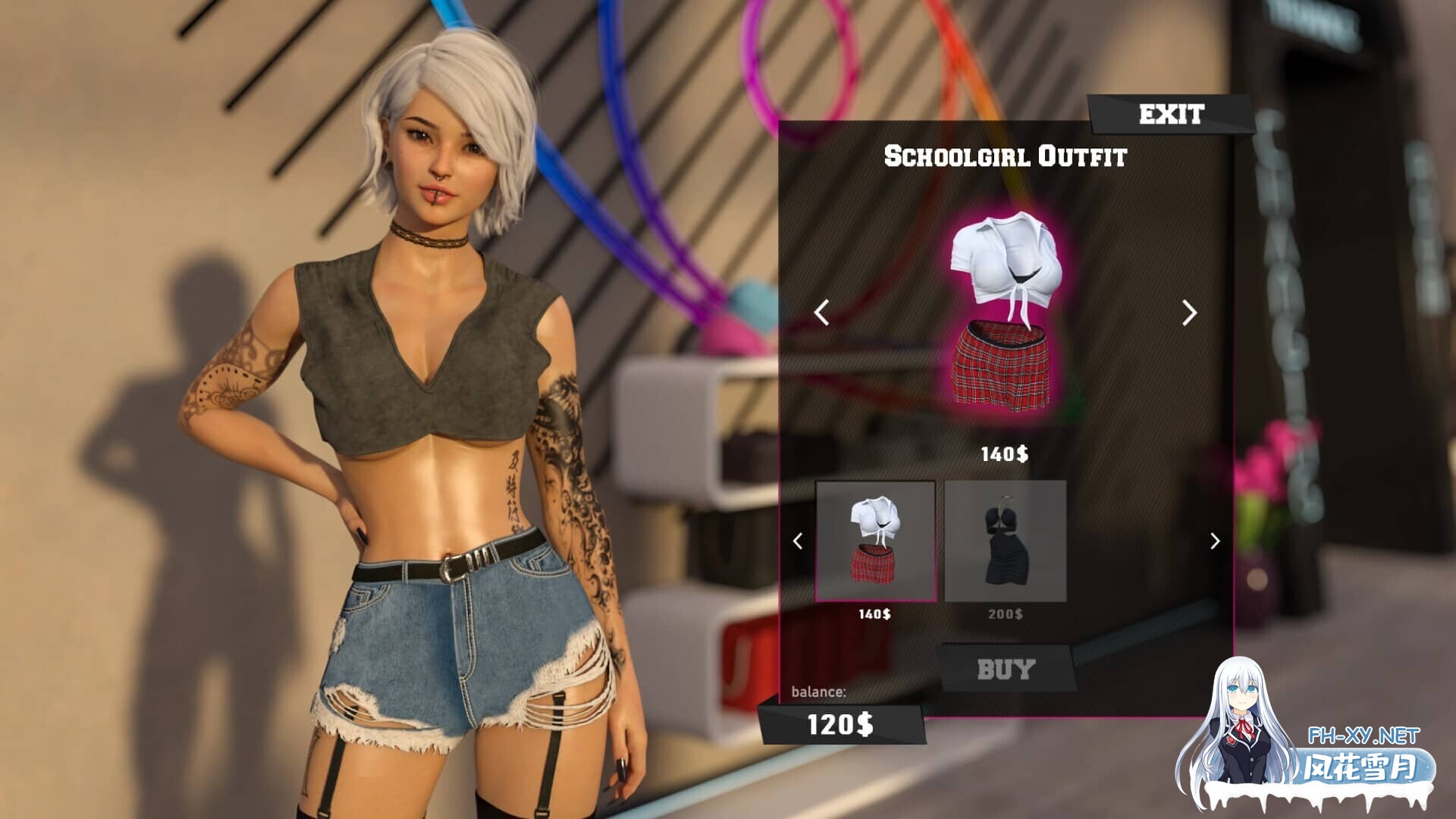
Task: Show the next outfit preview
Action: pyautogui.click(x=1189, y=312)
